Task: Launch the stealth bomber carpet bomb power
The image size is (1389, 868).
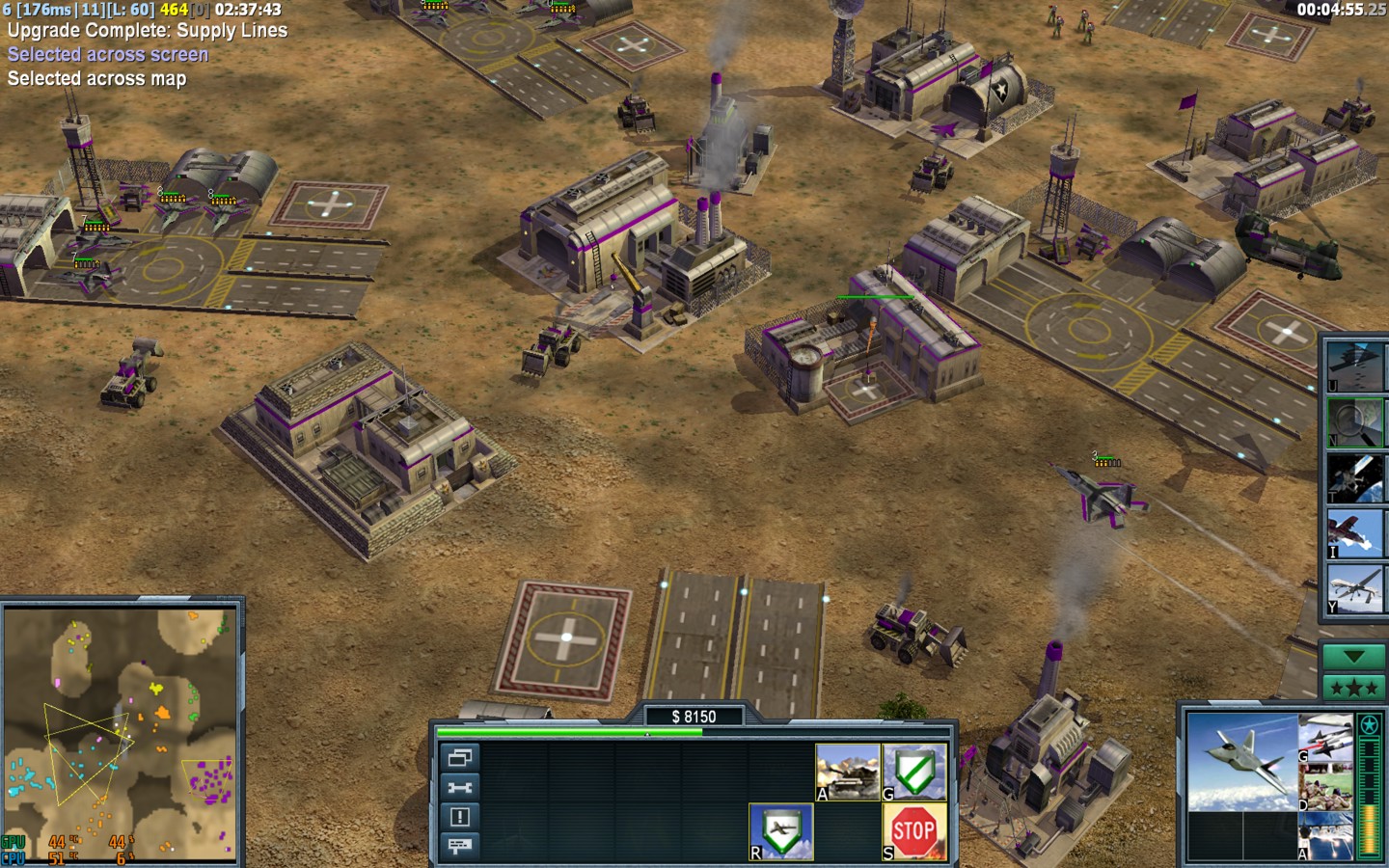Action: 1354,366
